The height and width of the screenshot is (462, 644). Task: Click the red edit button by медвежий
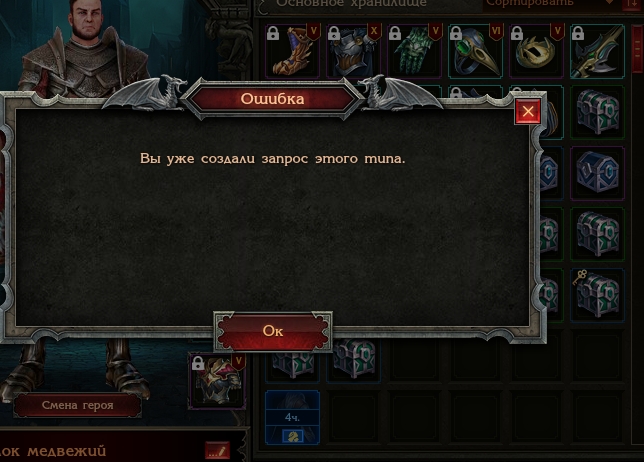(217, 451)
